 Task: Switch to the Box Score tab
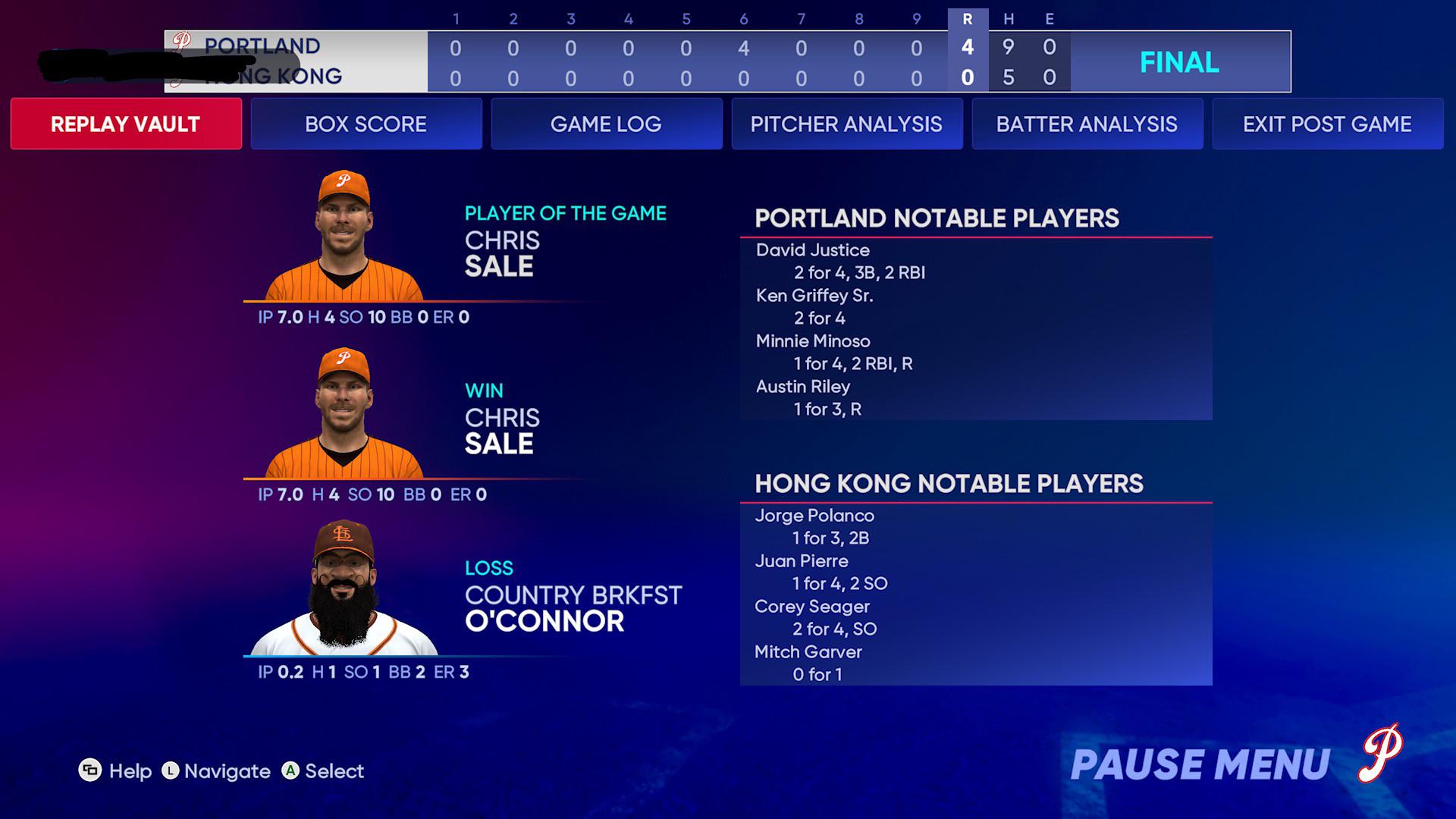[366, 124]
